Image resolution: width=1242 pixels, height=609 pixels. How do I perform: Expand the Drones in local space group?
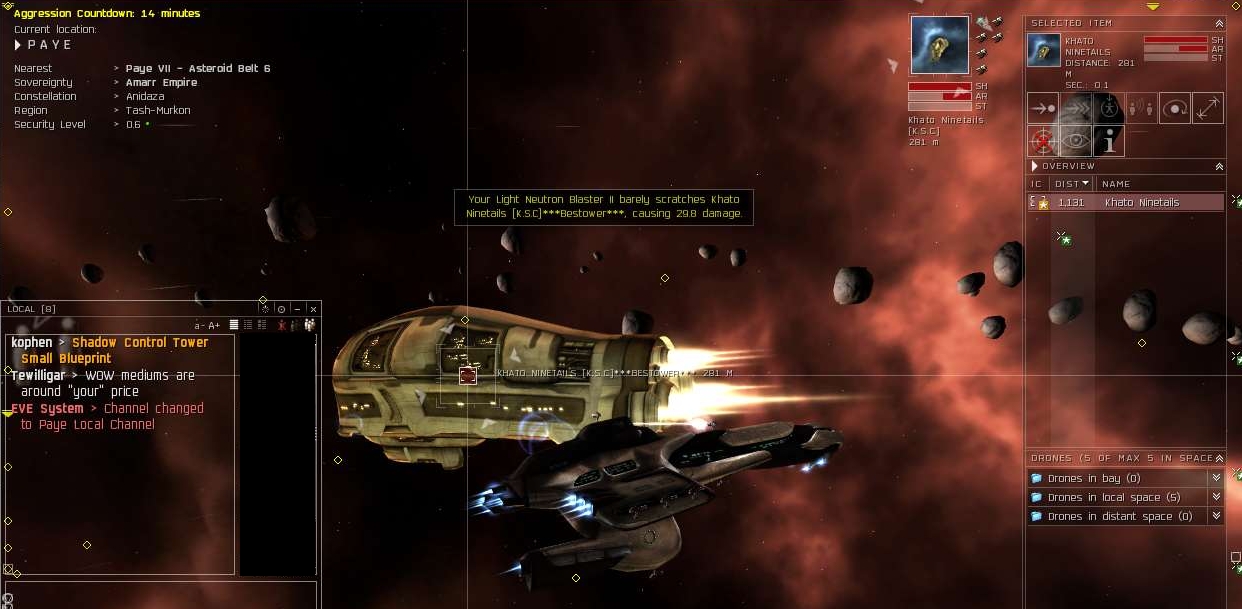tap(1216, 497)
